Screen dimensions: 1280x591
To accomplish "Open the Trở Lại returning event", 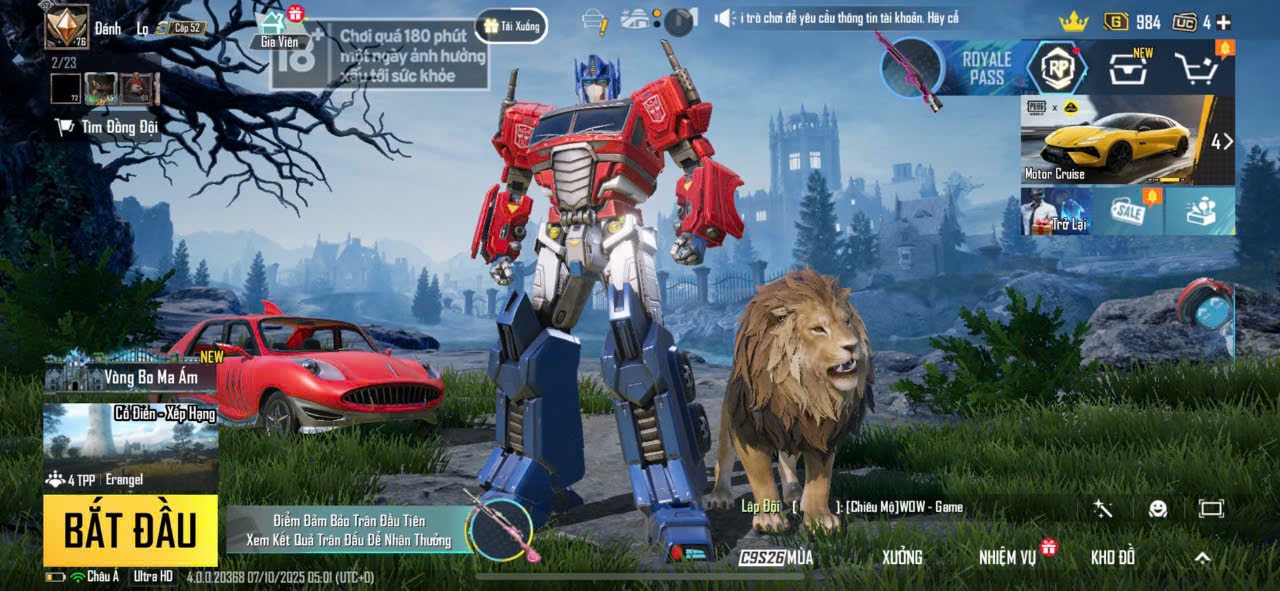I will click(1056, 212).
